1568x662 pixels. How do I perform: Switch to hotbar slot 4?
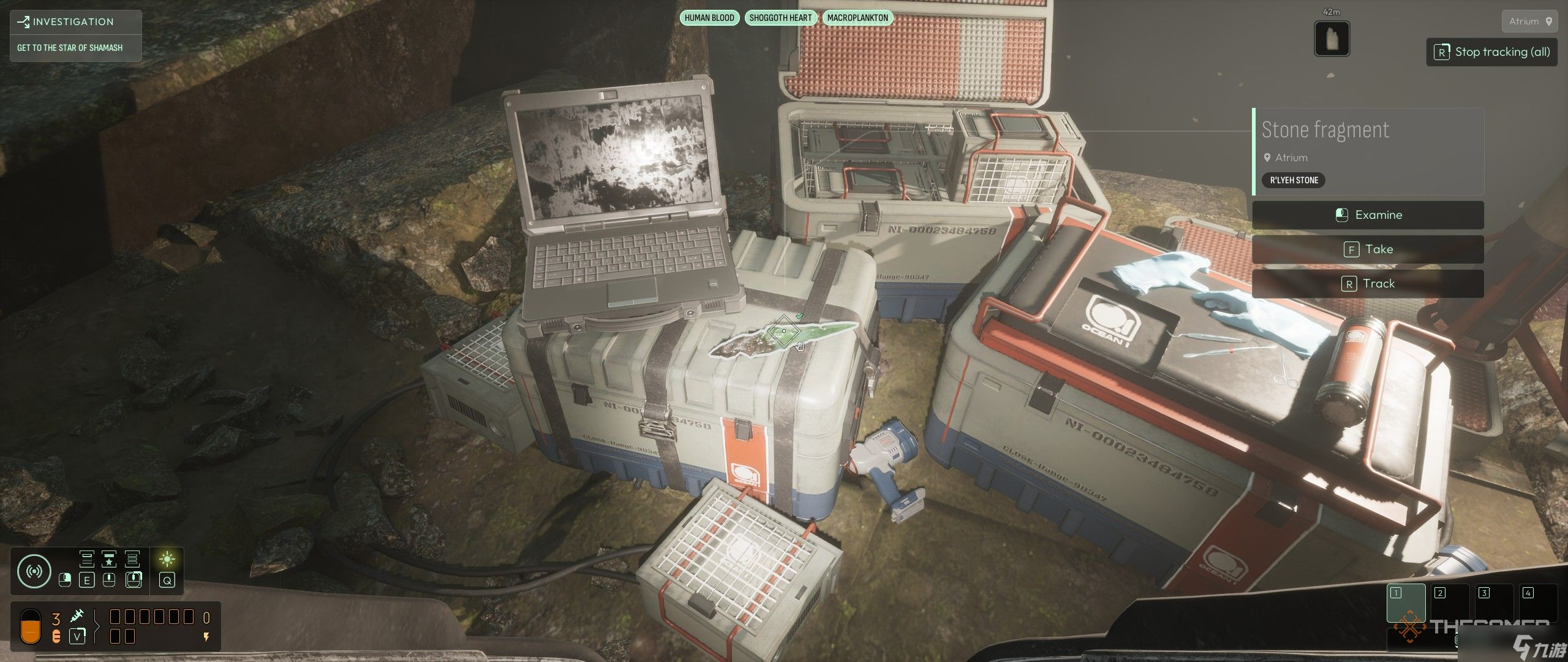click(x=1538, y=604)
